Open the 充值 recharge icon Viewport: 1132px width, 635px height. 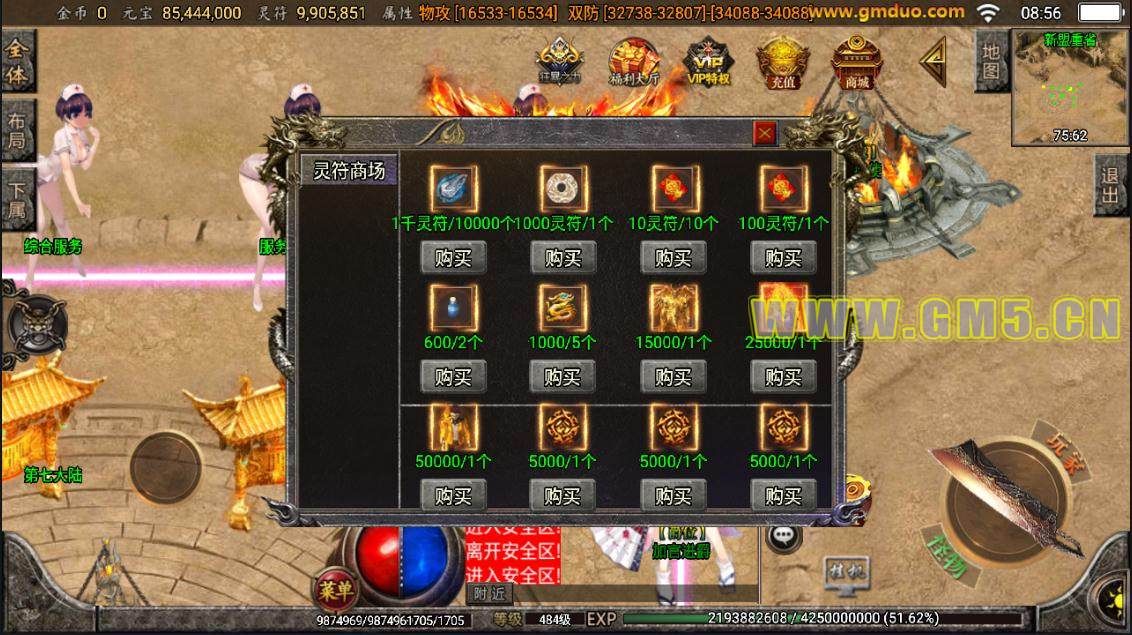782,63
